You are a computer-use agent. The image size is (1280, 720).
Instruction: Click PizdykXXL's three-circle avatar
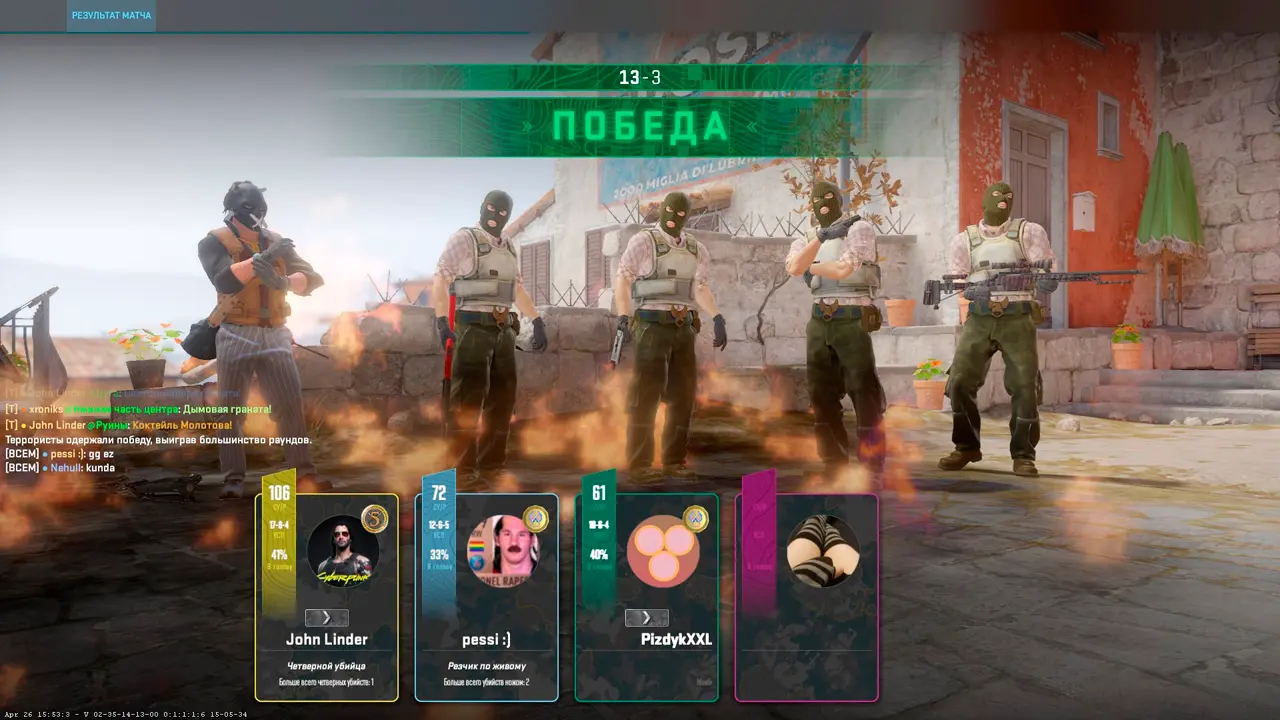662,551
